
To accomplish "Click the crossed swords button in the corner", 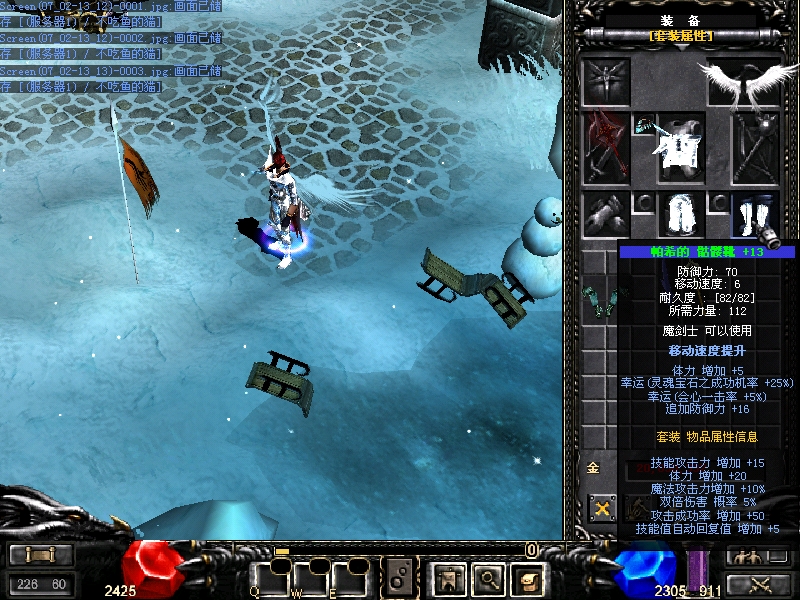I will coord(760,584).
